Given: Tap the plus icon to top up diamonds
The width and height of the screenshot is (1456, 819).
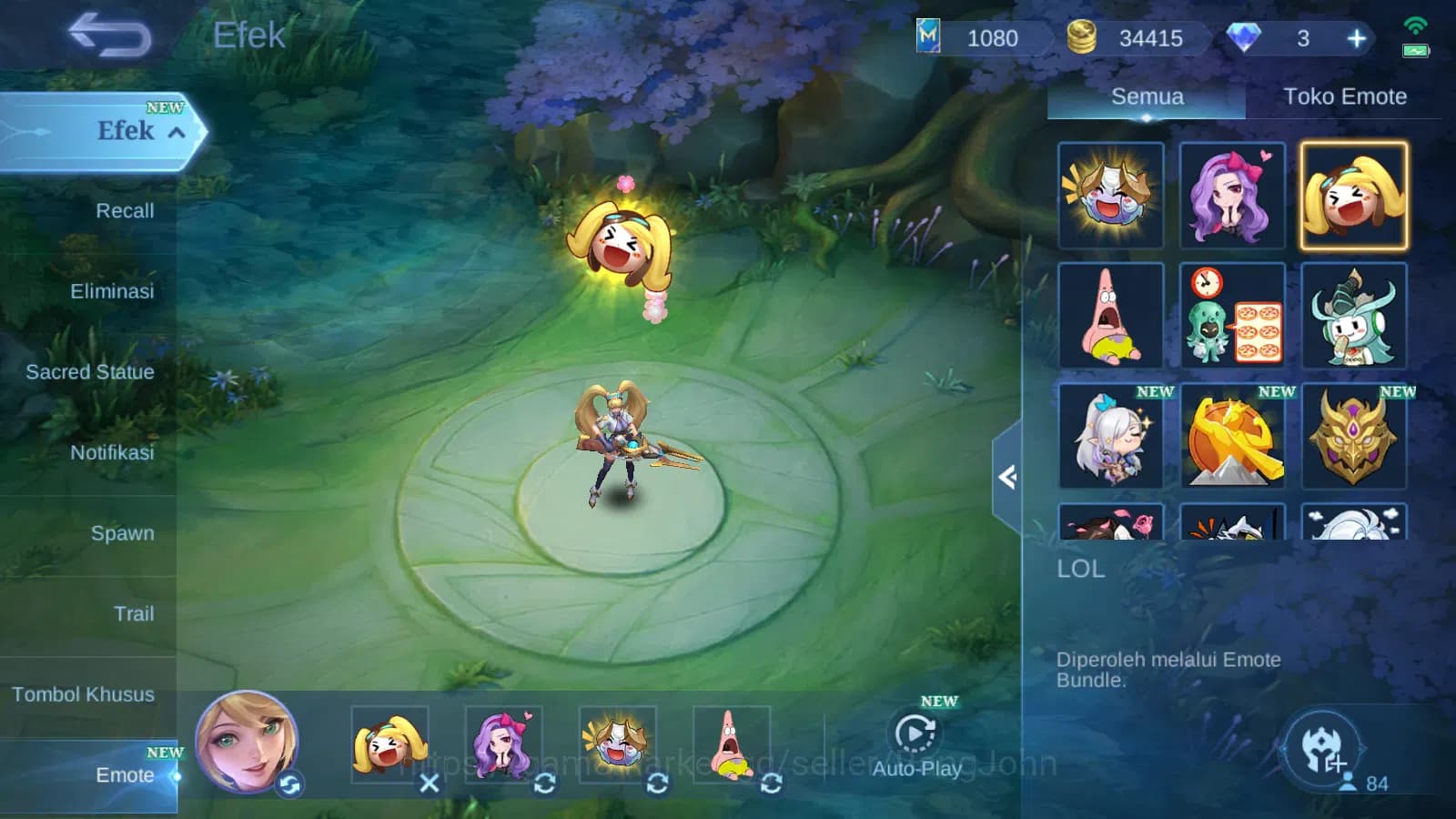Looking at the screenshot, I should point(1356,38).
